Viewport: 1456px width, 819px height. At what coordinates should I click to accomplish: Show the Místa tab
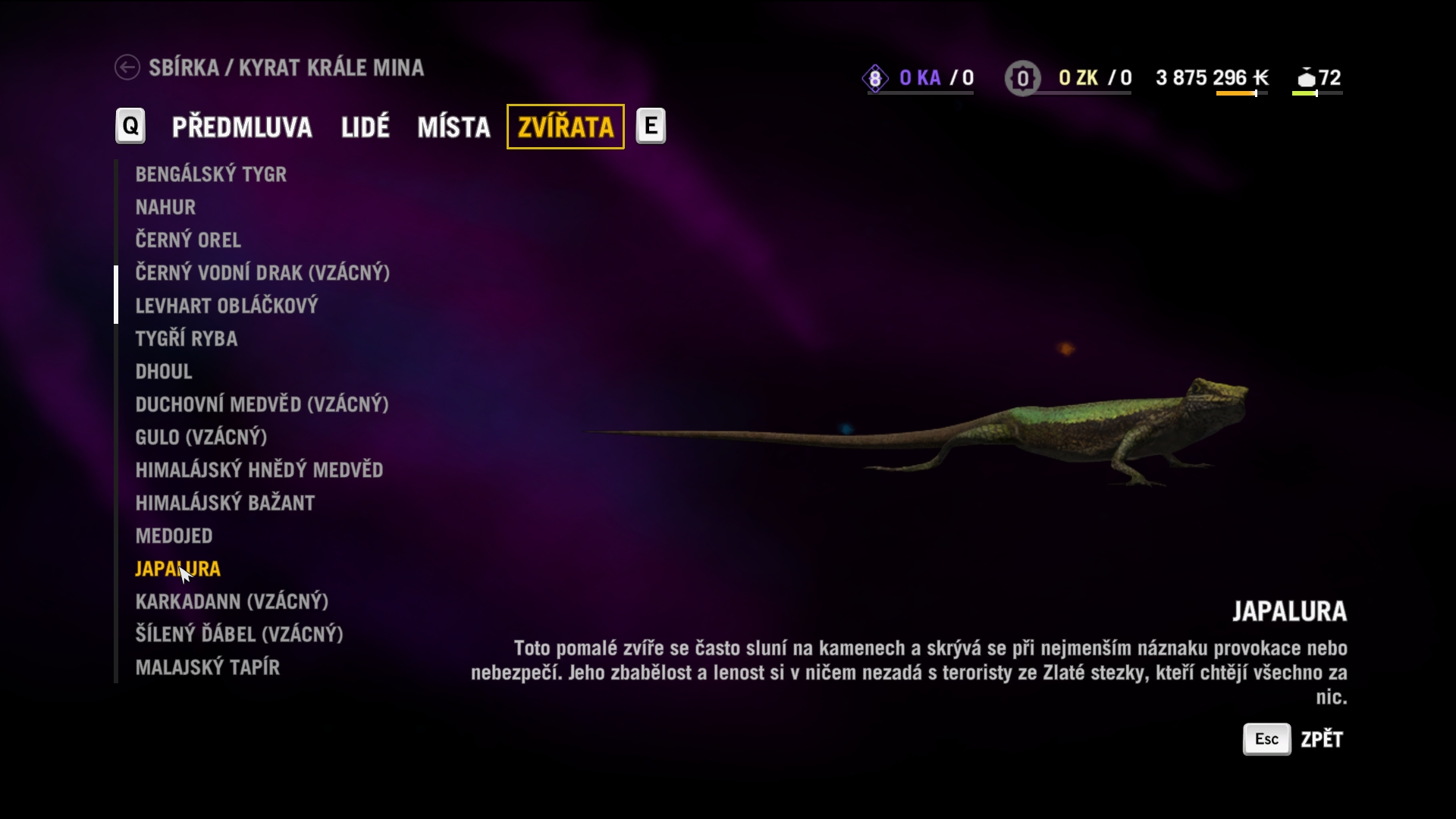(453, 127)
